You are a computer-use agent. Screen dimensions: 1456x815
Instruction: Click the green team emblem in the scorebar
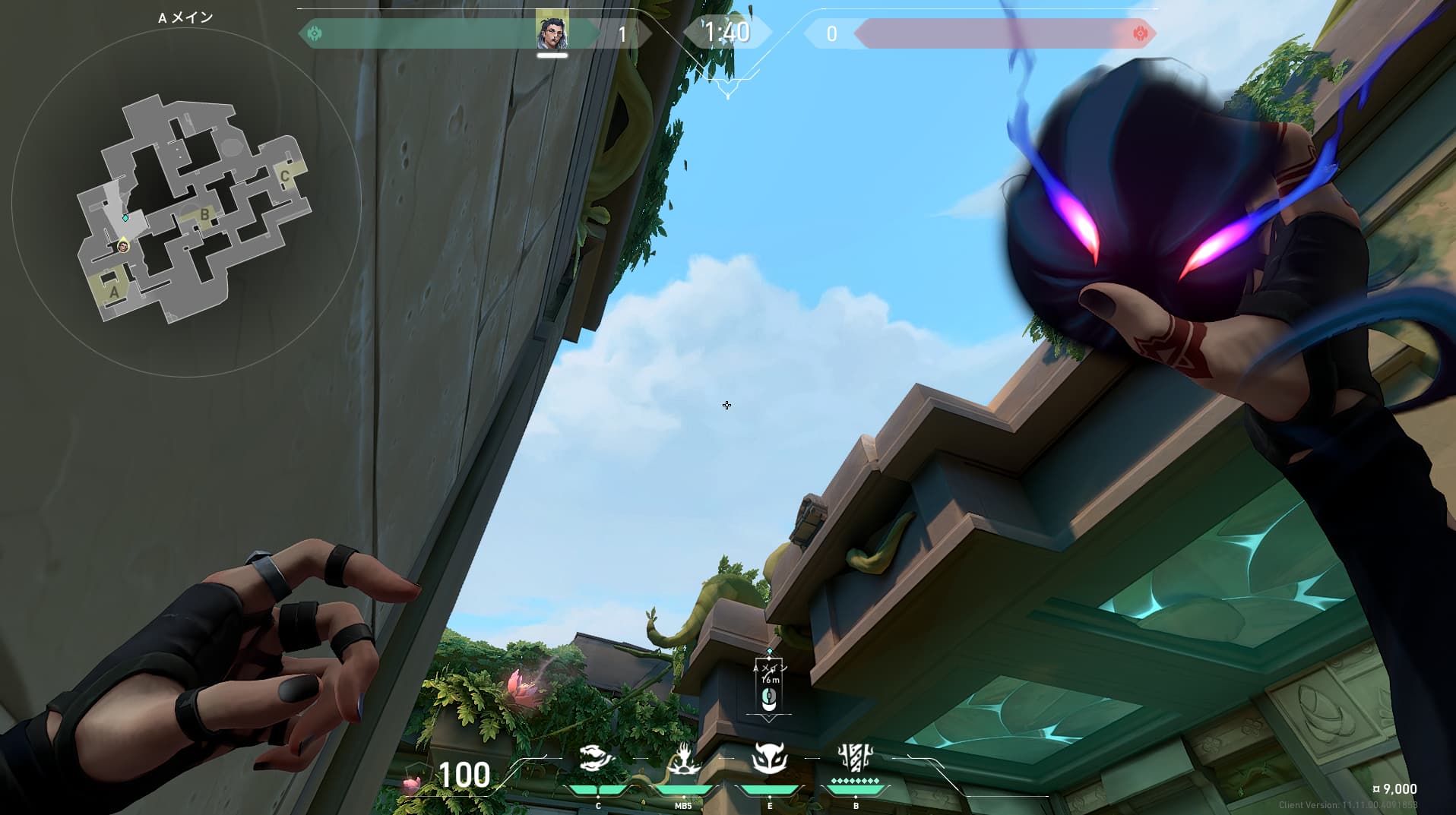[x=315, y=33]
